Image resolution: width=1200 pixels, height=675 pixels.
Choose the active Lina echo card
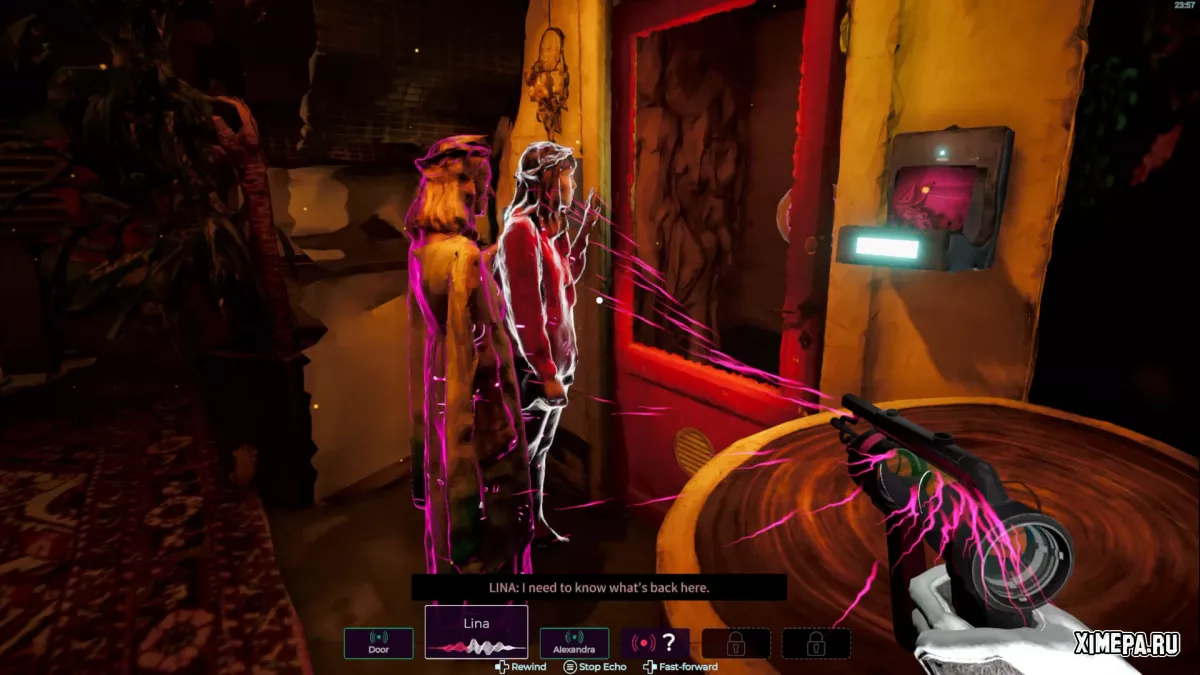(x=476, y=632)
